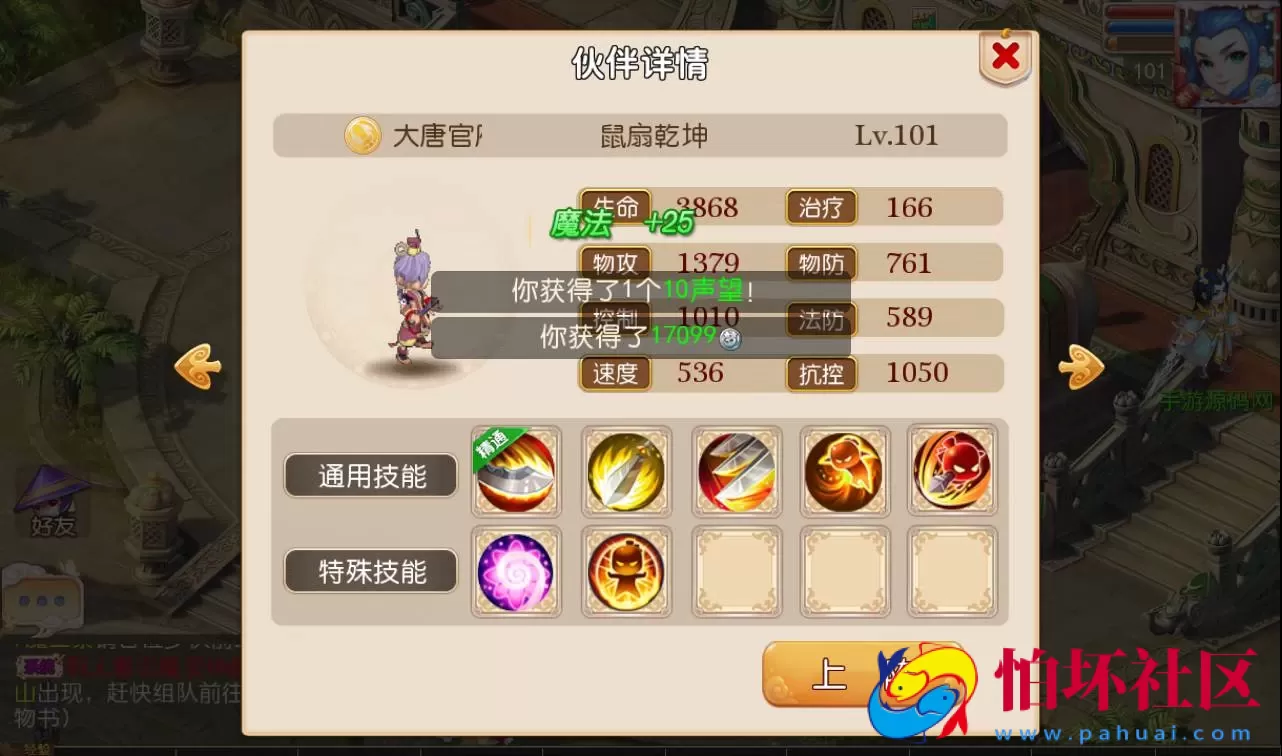Click the gold coin icon beside 大唐官府
This screenshot has height=756, width=1282.
(360, 136)
